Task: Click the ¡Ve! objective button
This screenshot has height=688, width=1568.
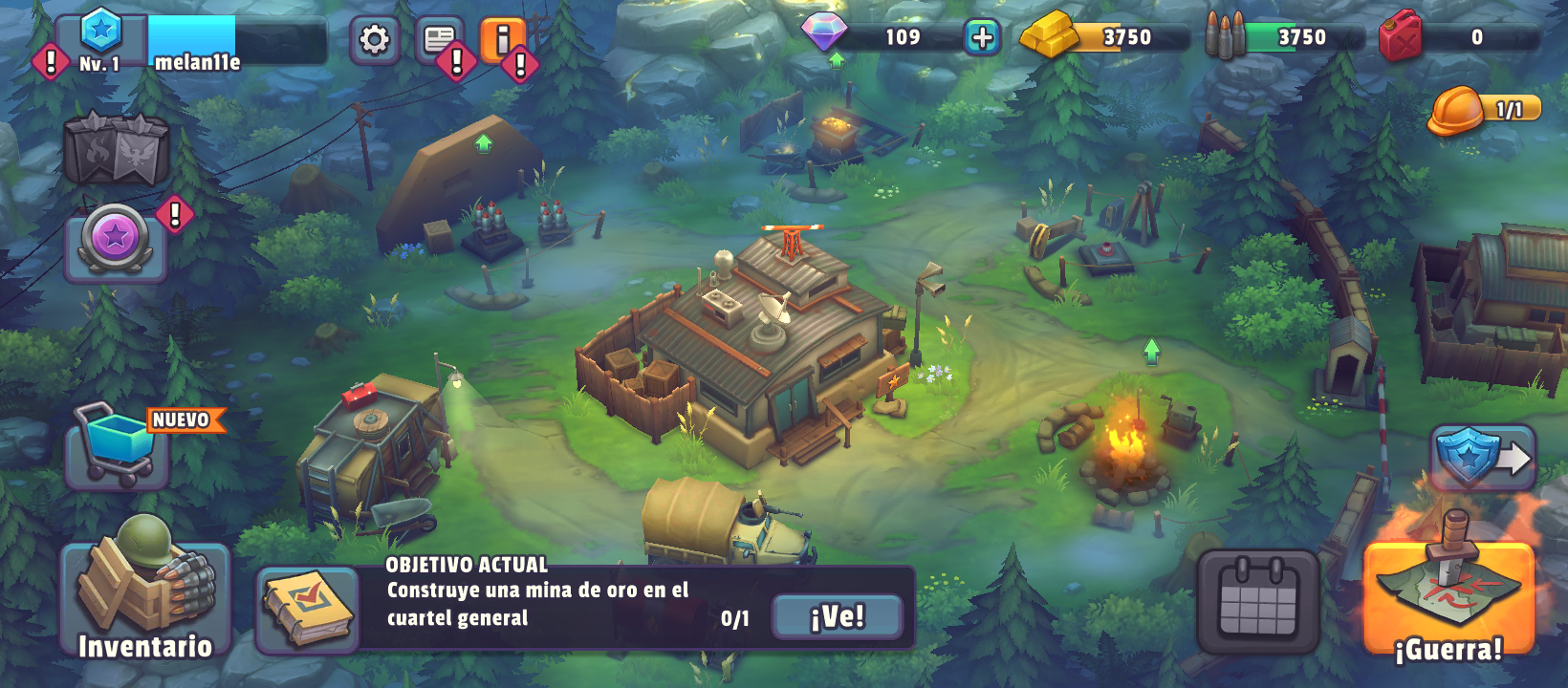Action: 837,616
